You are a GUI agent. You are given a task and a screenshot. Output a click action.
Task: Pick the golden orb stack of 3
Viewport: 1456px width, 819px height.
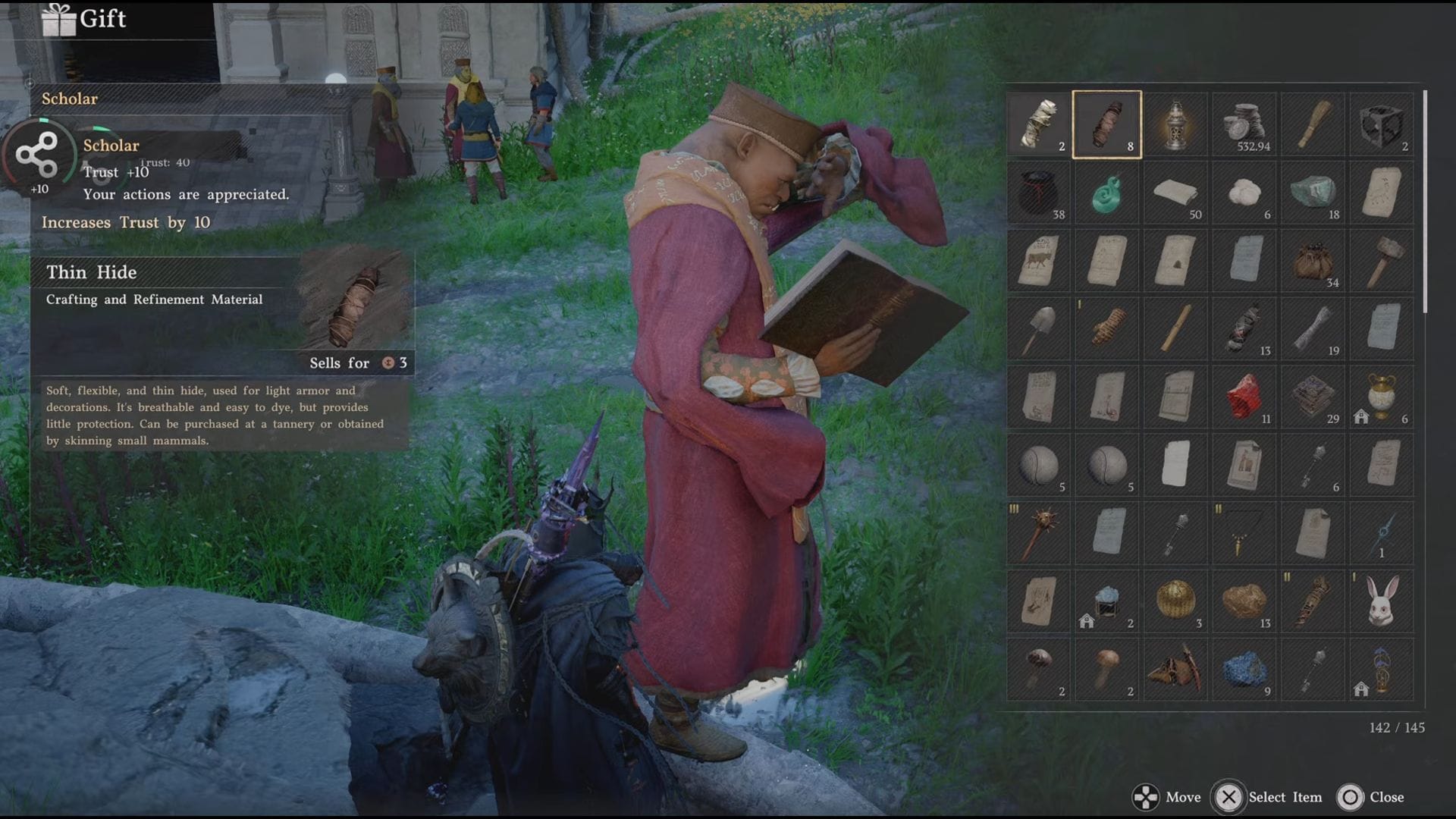pos(1175,601)
